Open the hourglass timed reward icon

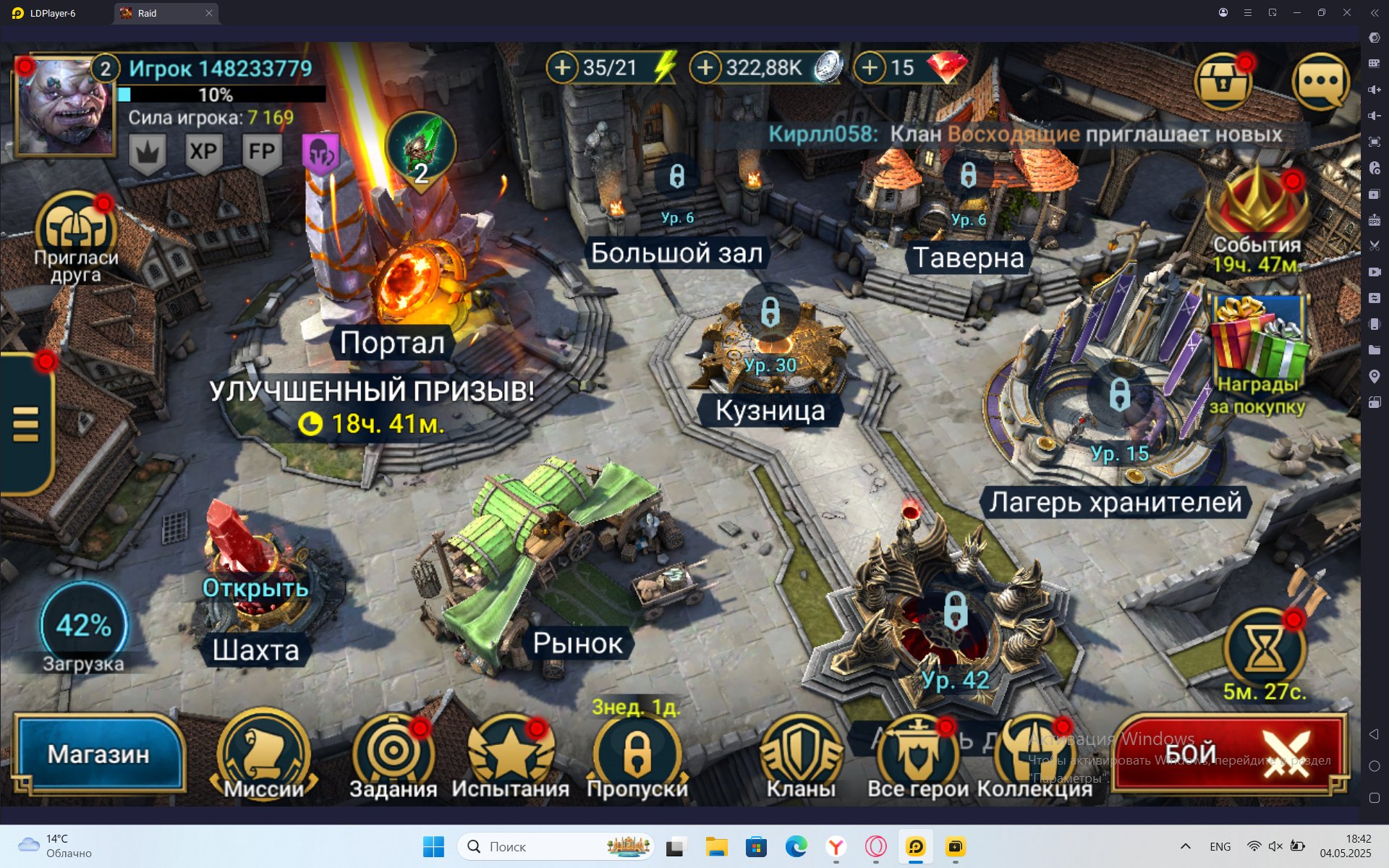[x=1264, y=649]
